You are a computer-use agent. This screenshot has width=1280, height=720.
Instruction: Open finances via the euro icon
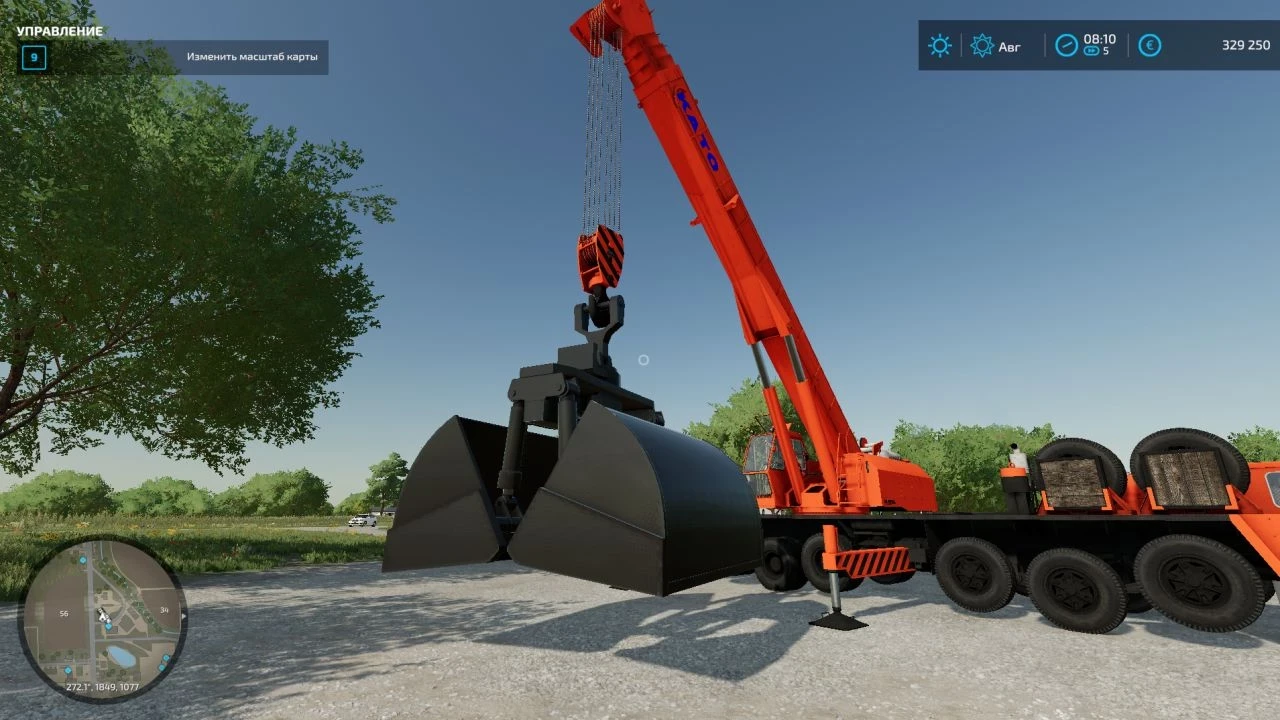[1150, 44]
